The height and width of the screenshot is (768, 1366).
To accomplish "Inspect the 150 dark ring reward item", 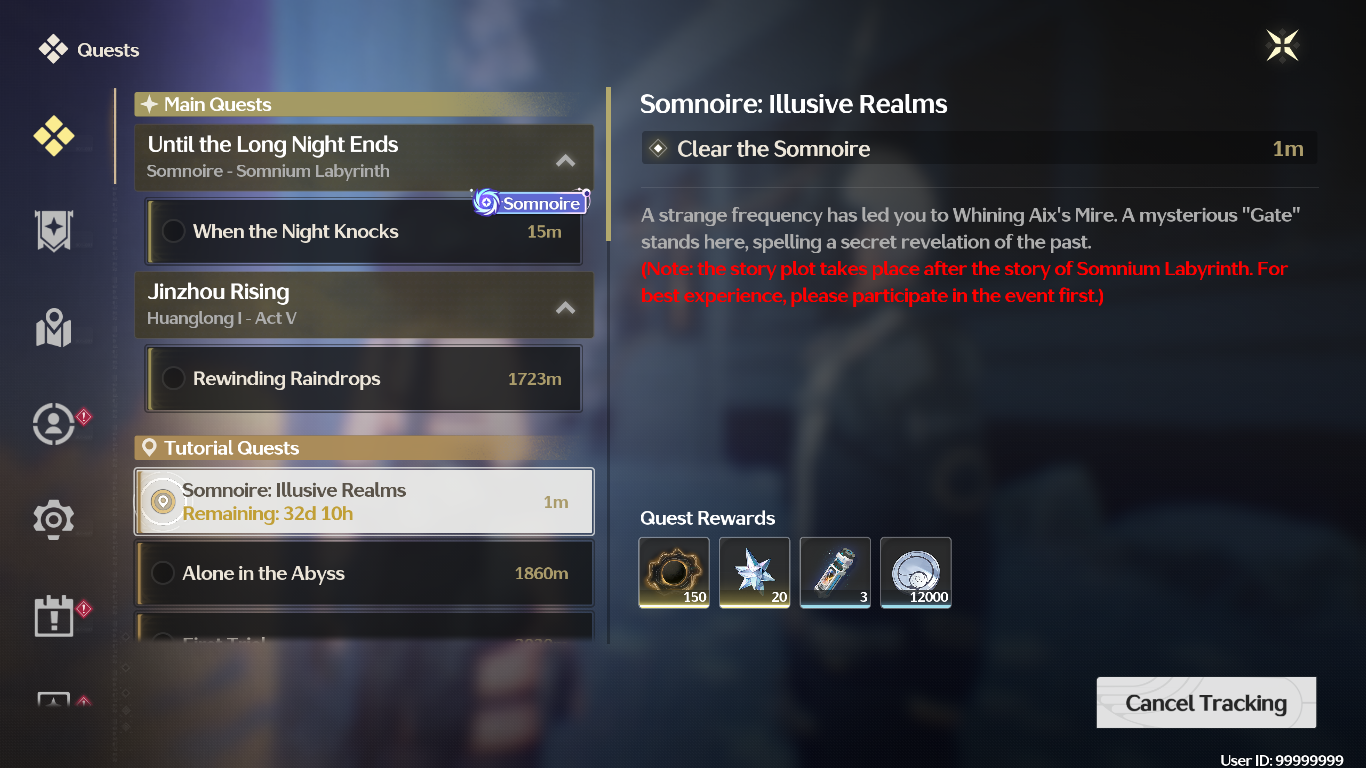I will point(674,572).
